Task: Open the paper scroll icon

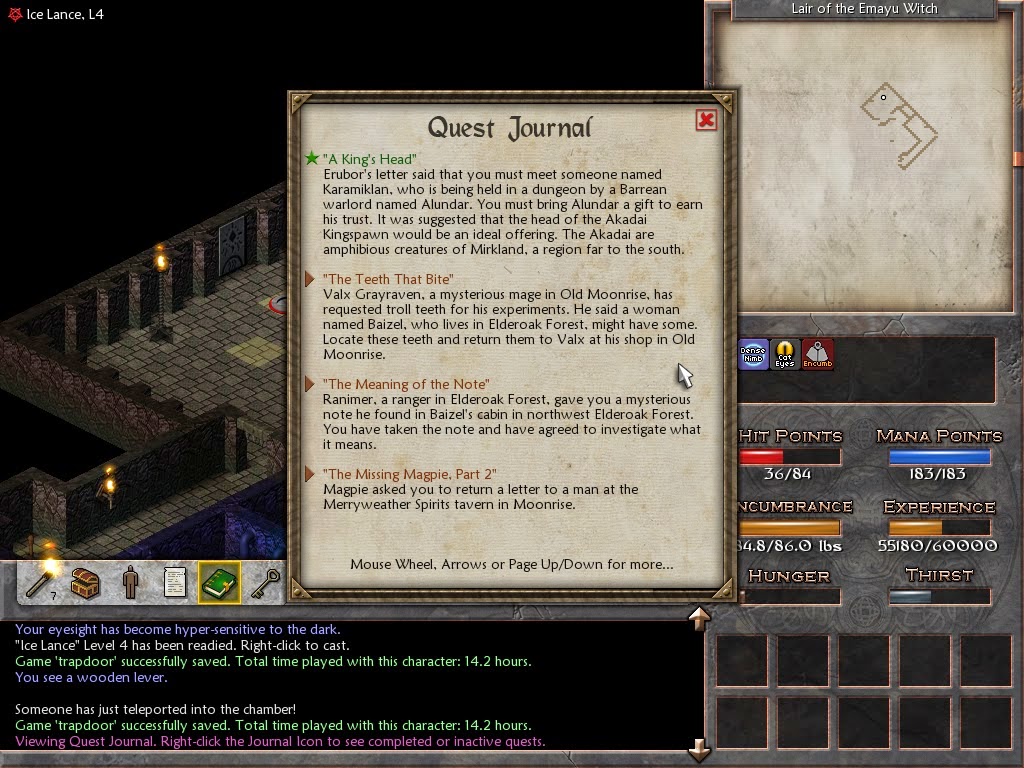Action: [x=175, y=582]
